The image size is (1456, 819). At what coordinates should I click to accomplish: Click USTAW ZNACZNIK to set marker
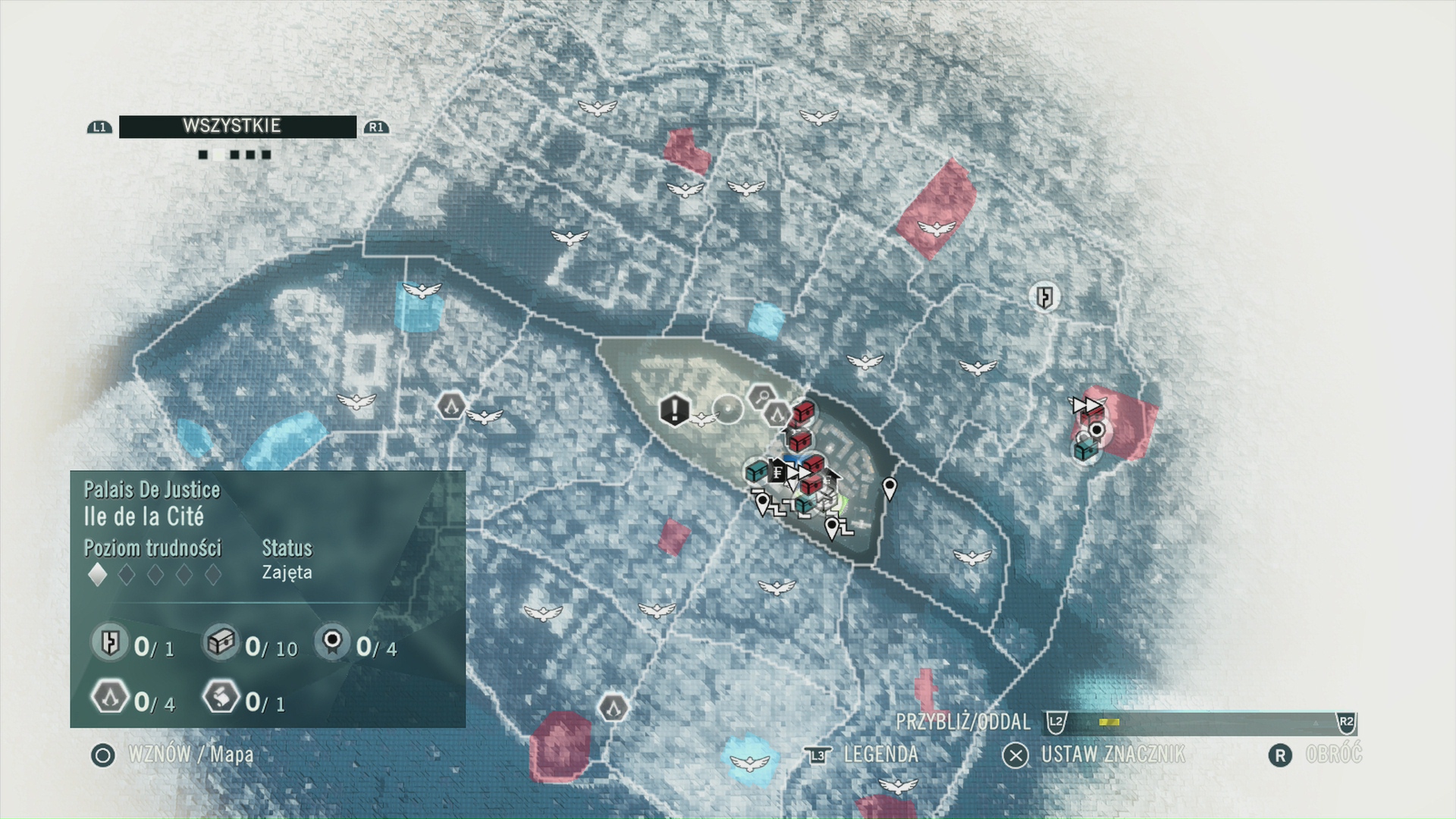click(1111, 755)
